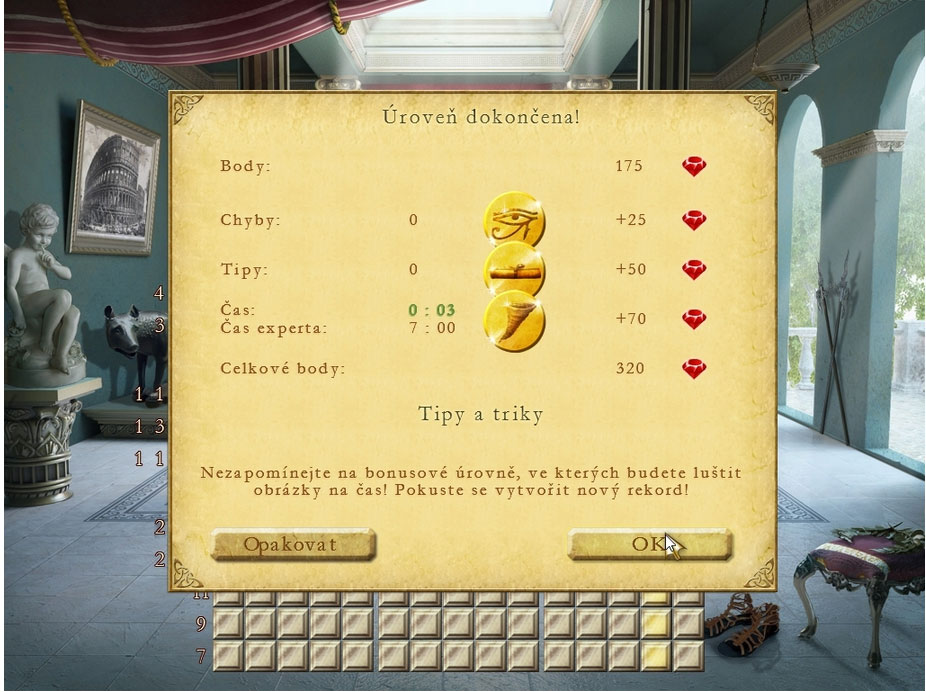This screenshot has height=692, width=926.
Task: Confirm level completion with the OK button
Action: [649, 544]
